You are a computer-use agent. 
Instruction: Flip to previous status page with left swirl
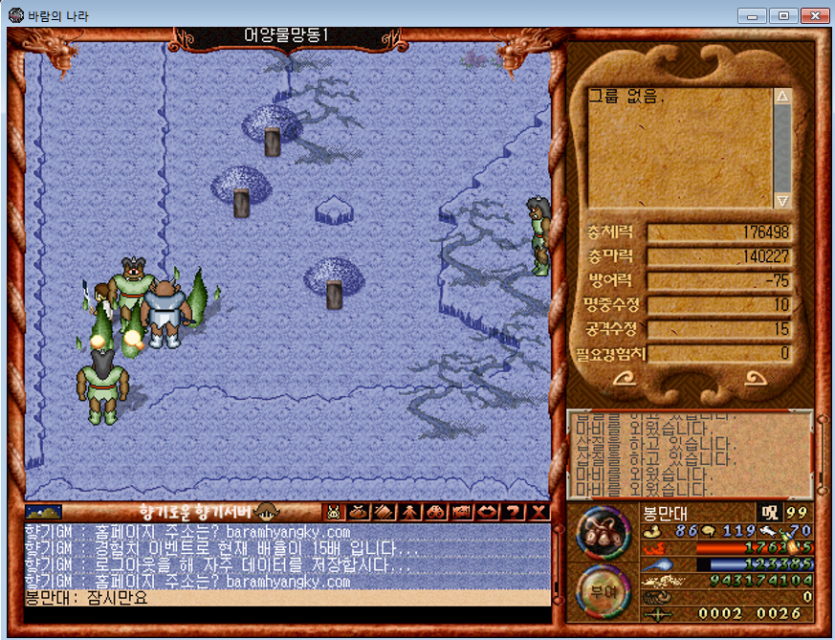622,379
